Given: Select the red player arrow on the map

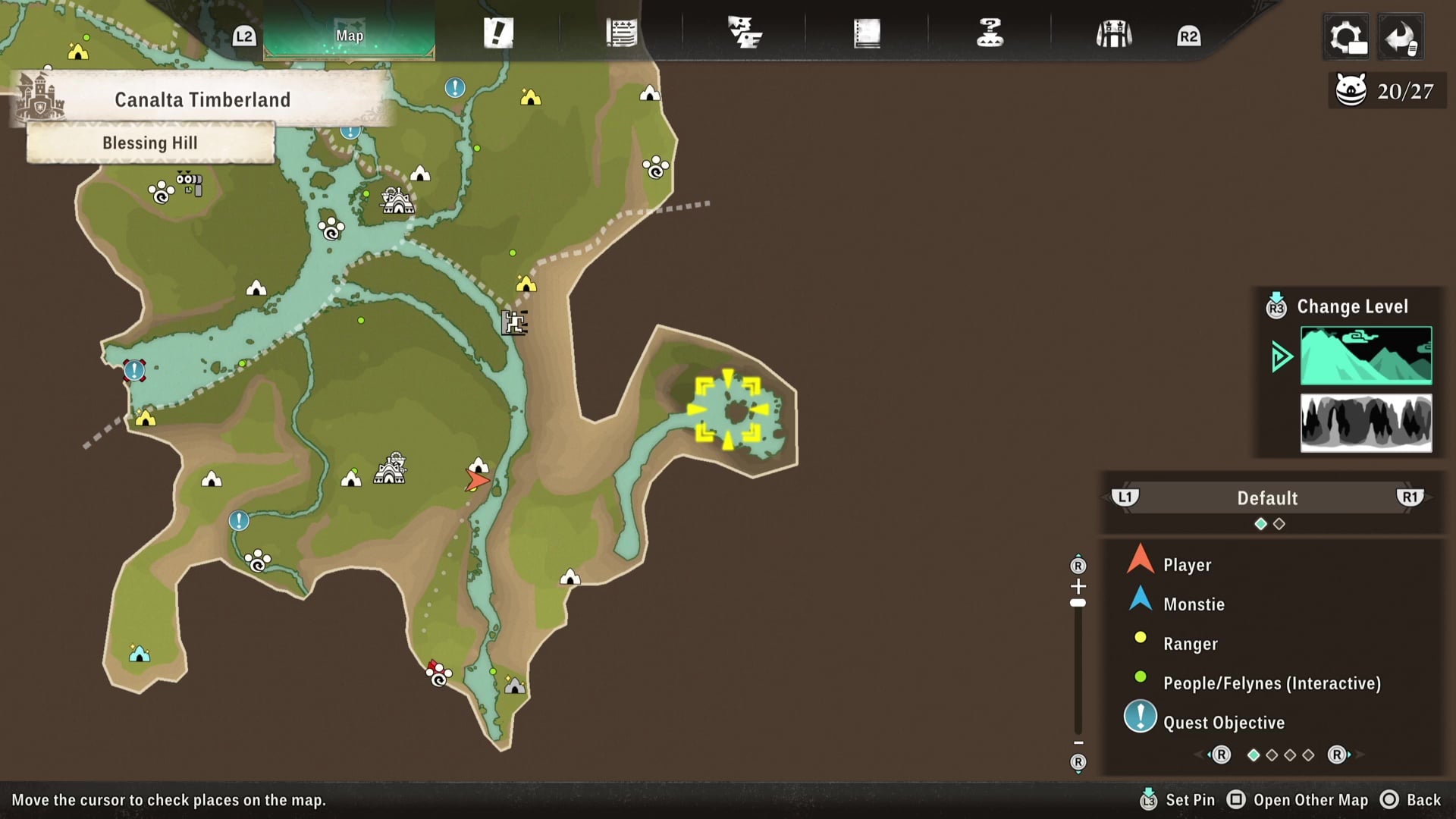Looking at the screenshot, I should coord(476,480).
